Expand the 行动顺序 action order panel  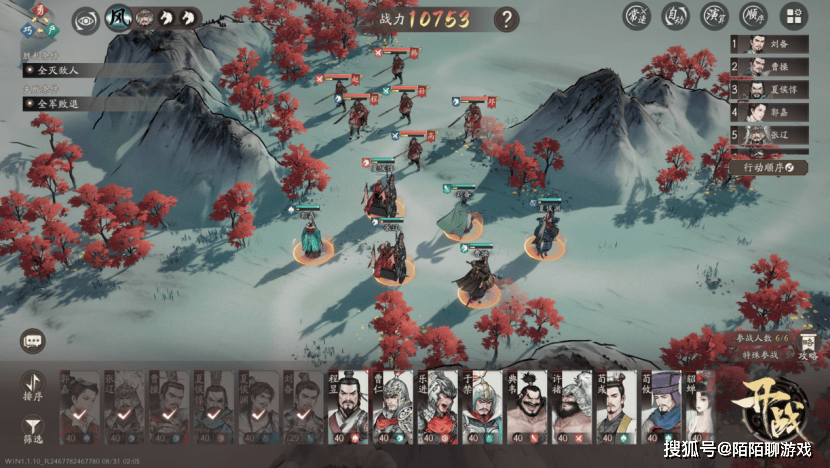point(767,167)
